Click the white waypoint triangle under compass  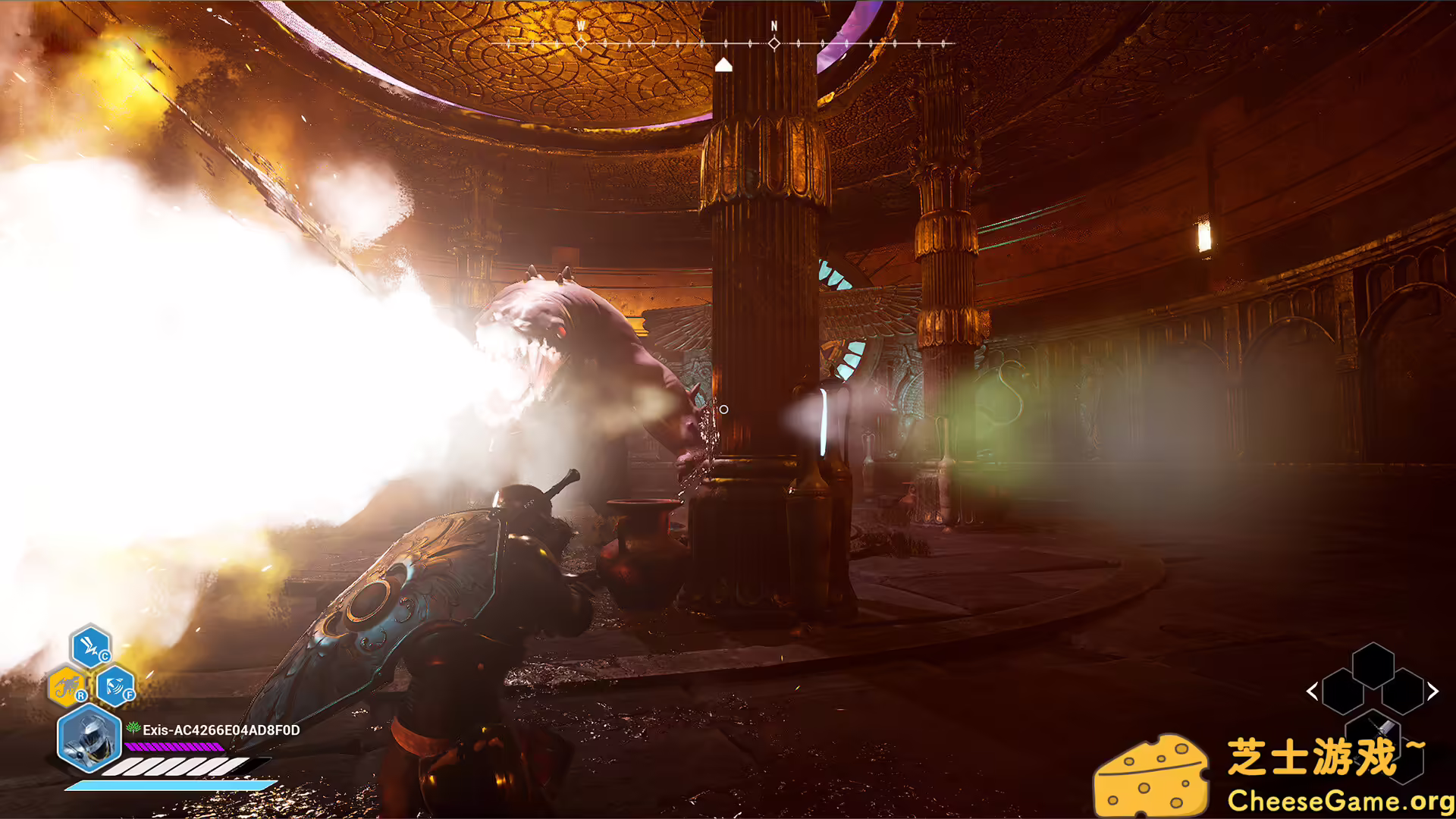723,64
